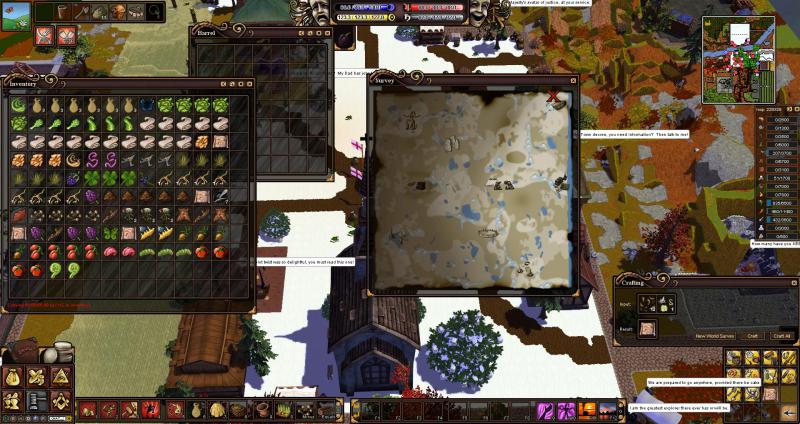Viewport: 800px width, 424px height.
Task: Close the Barrel storage window
Action: pos(325,32)
